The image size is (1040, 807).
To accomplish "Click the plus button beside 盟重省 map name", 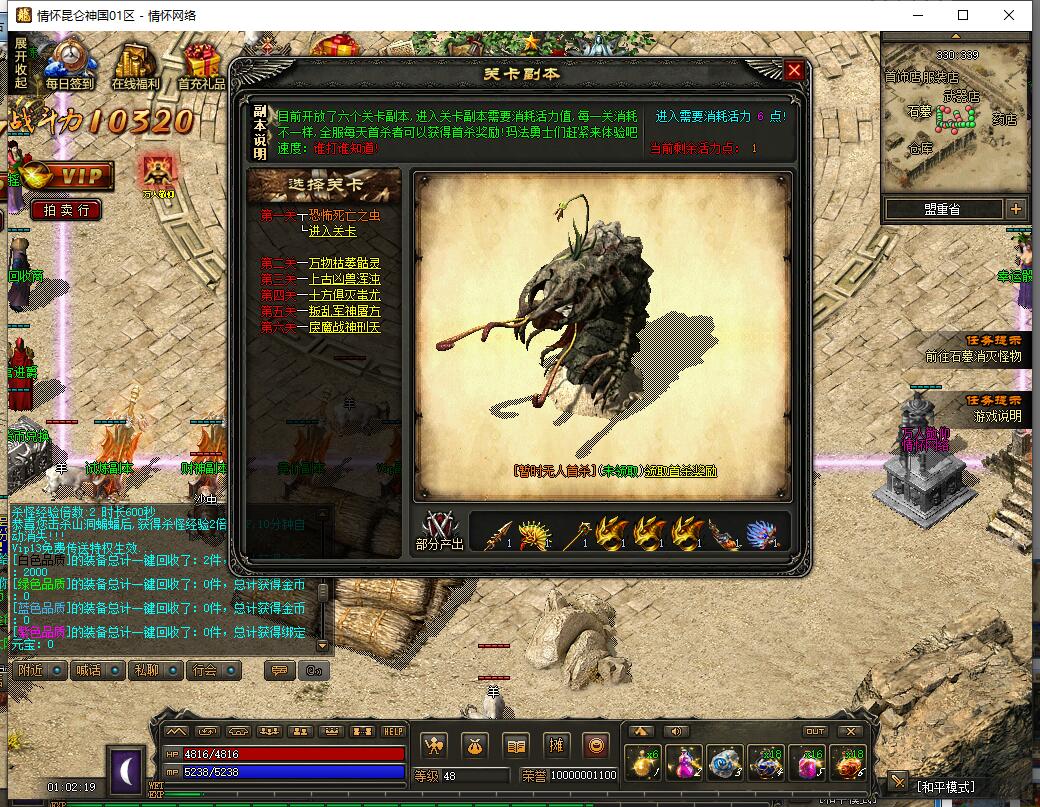I will [1016, 209].
